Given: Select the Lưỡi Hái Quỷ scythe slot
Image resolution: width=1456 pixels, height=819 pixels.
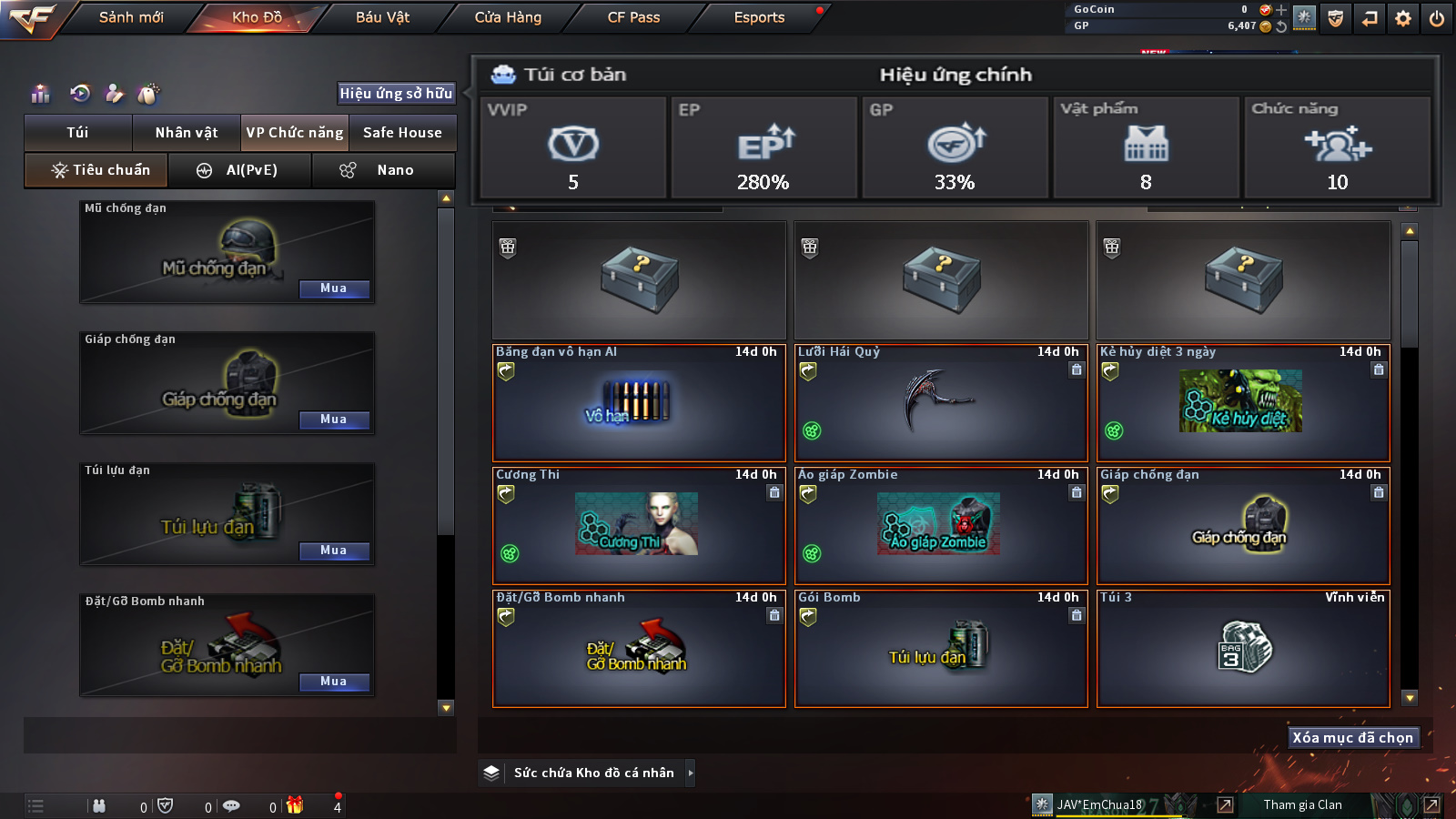Looking at the screenshot, I should (941, 403).
